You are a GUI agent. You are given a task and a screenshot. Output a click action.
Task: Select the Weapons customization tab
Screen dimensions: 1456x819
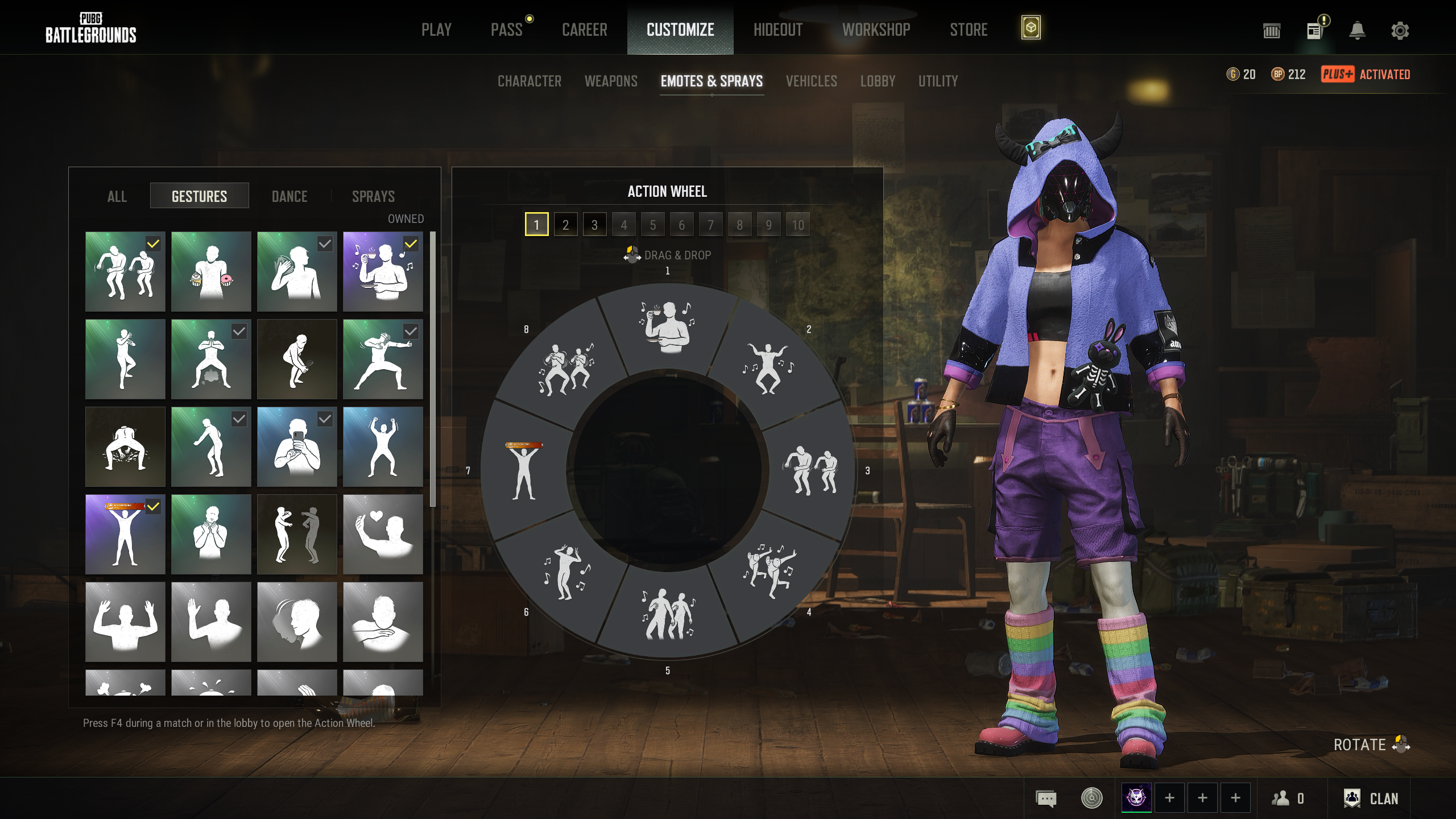point(611,81)
